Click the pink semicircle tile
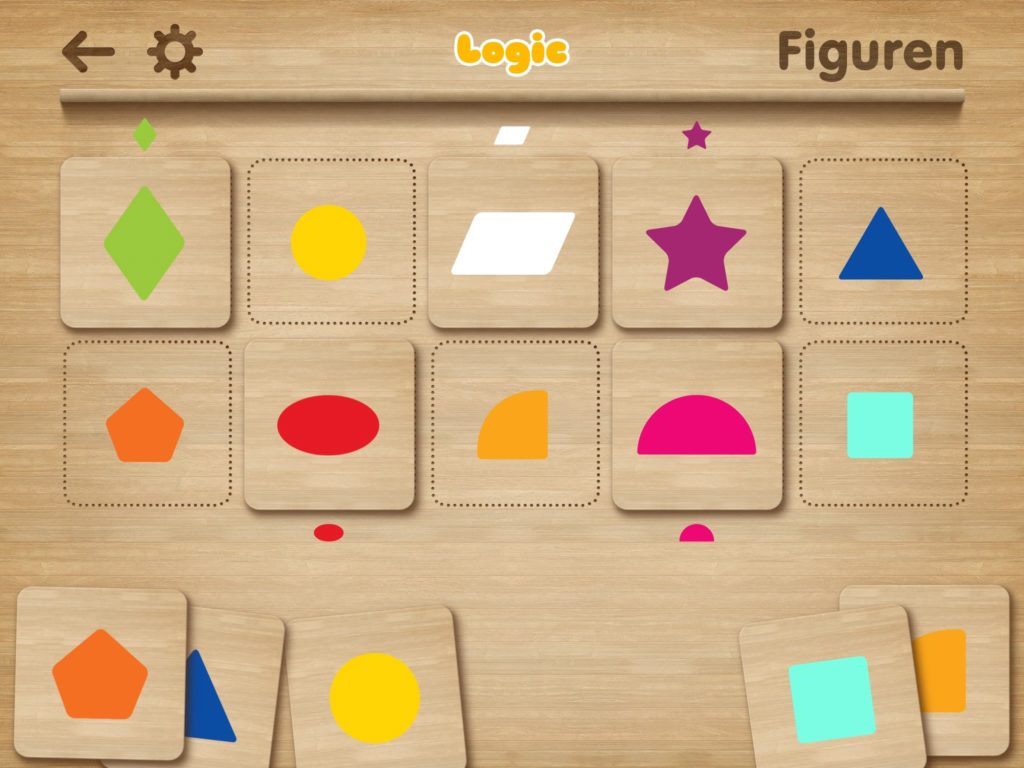The height and width of the screenshot is (768, 1024). [696, 425]
